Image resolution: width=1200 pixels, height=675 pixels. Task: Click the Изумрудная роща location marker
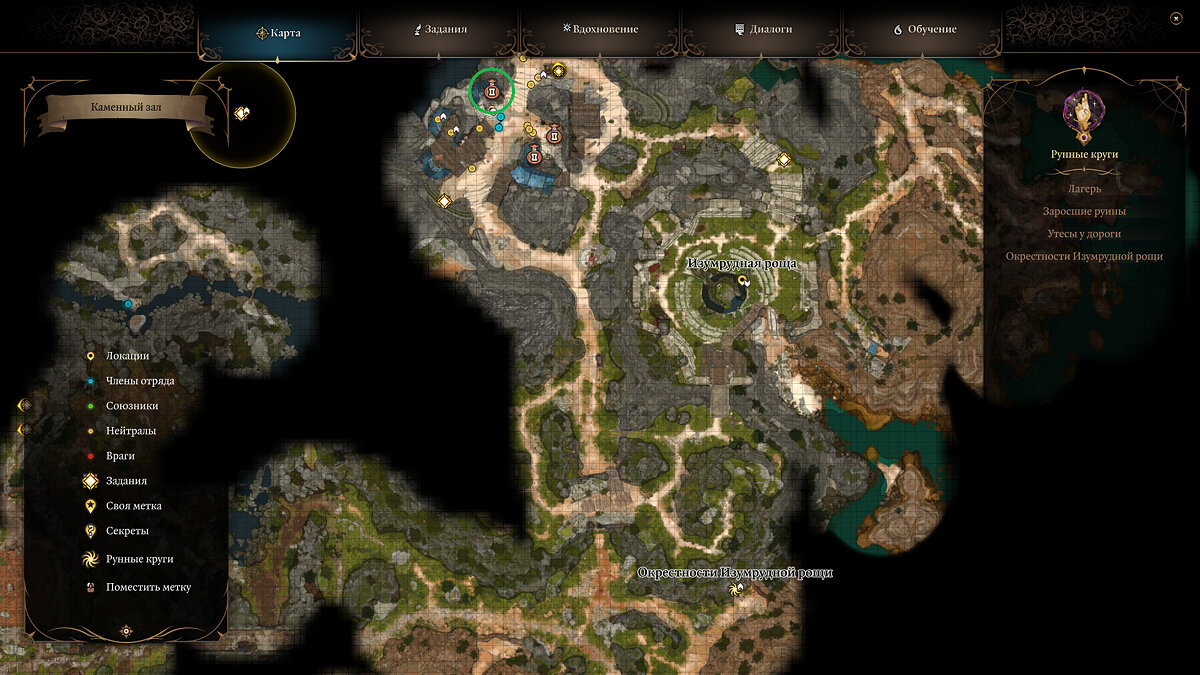[x=743, y=282]
